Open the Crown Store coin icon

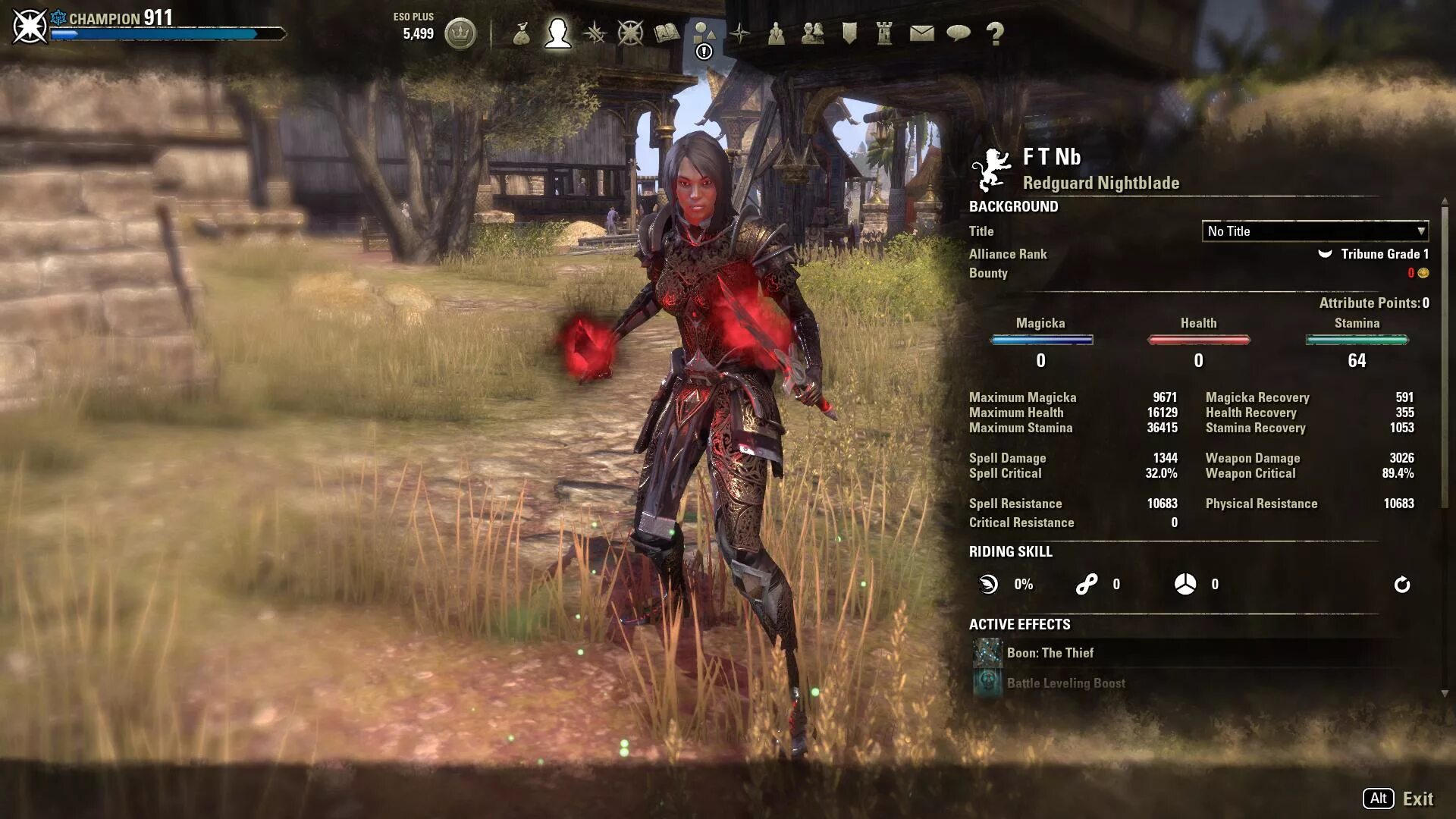tap(460, 33)
